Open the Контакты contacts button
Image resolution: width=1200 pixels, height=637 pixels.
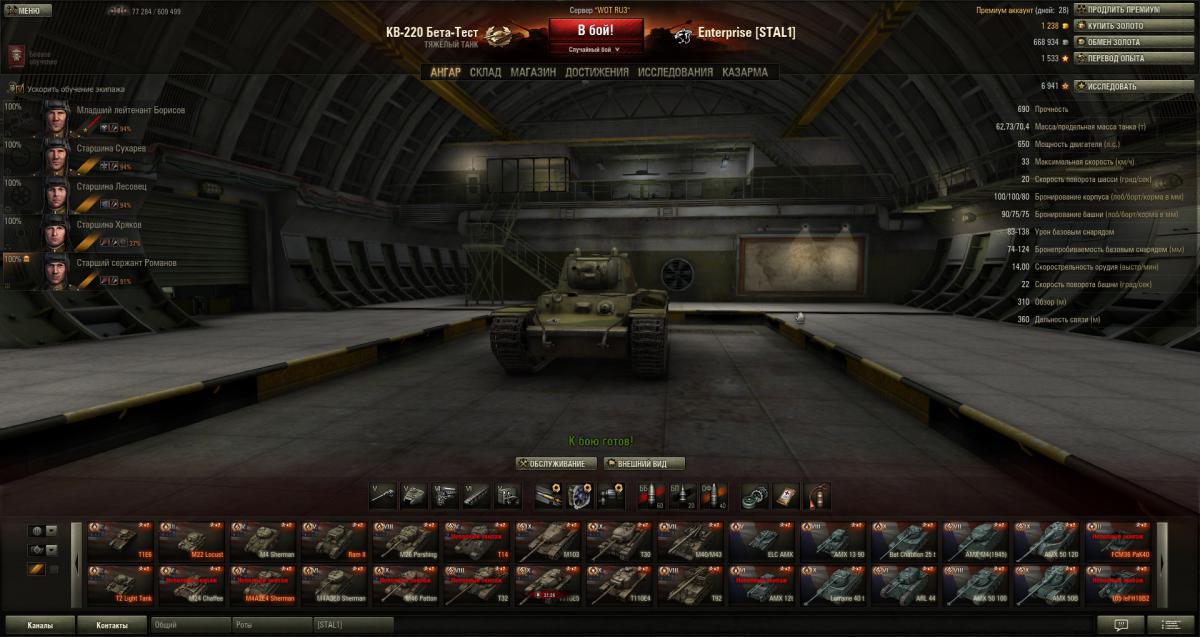coord(112,625)
